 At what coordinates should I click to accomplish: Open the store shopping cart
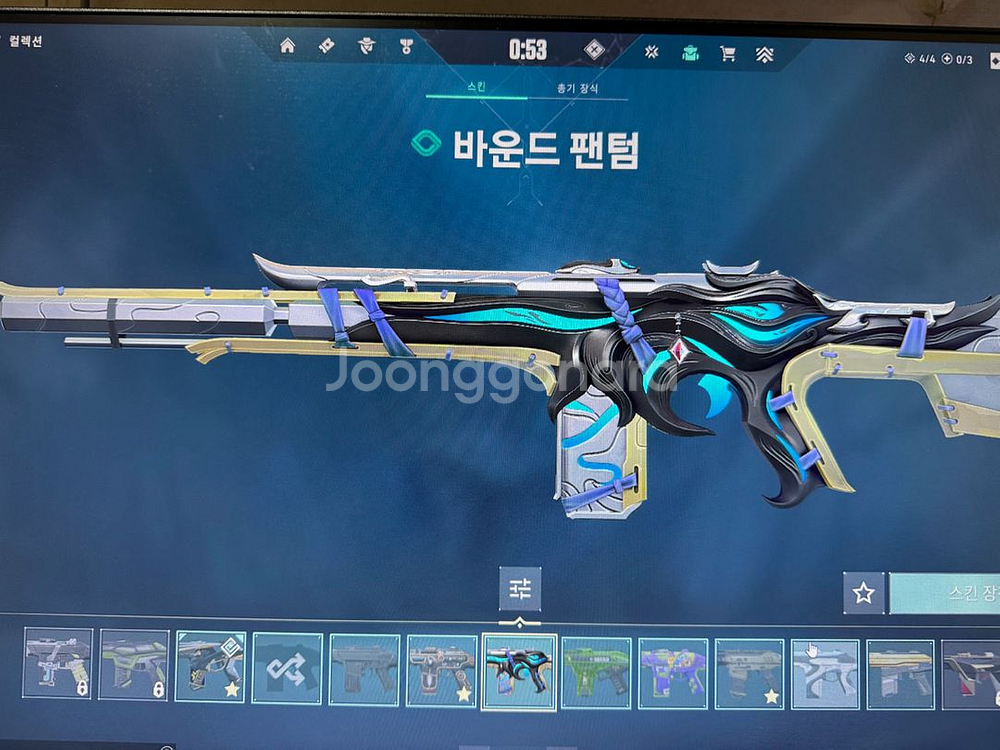[728, 53]
